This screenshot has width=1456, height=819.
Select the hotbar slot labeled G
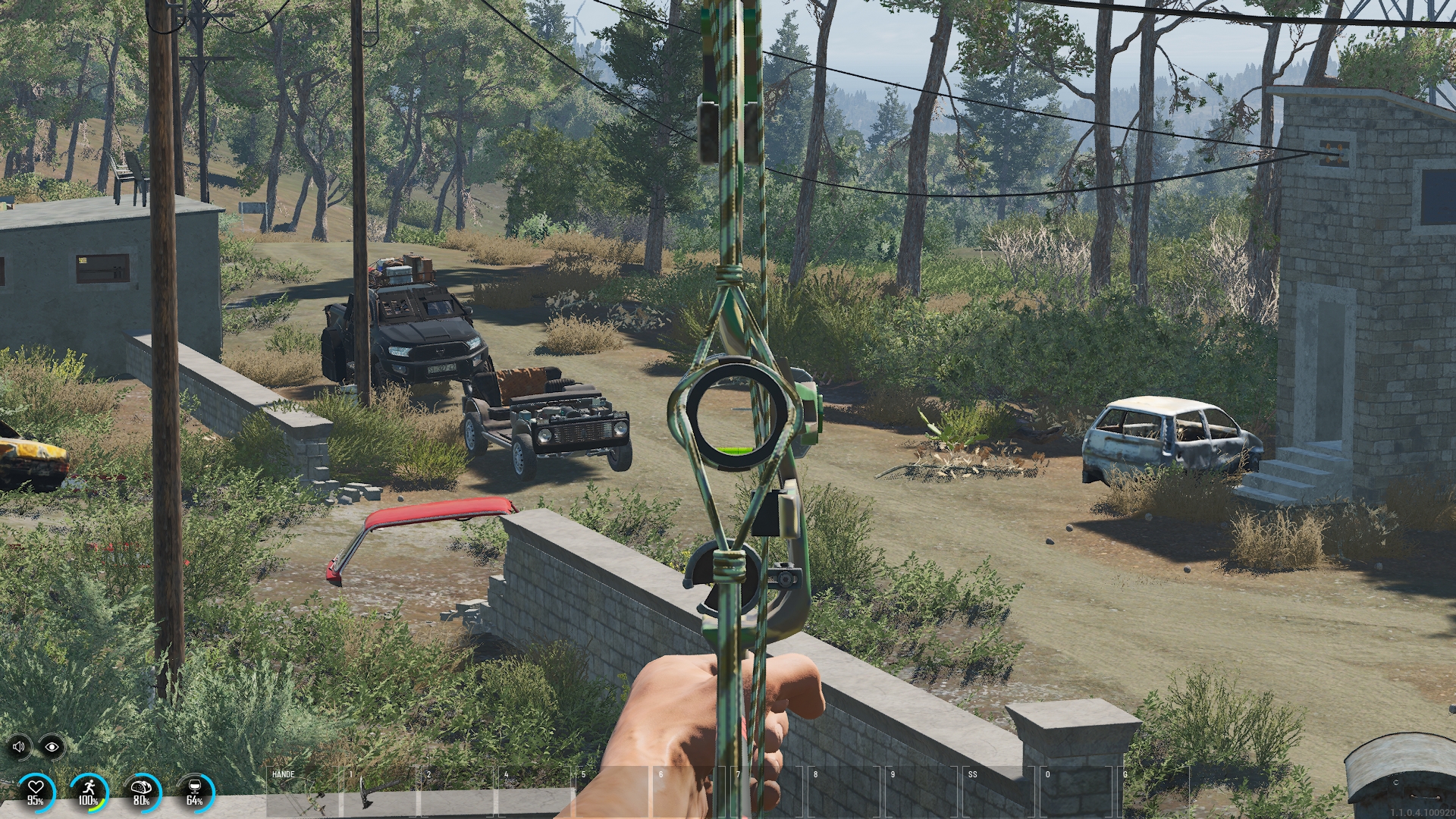pyautogui.click(x=1154, y=792)
